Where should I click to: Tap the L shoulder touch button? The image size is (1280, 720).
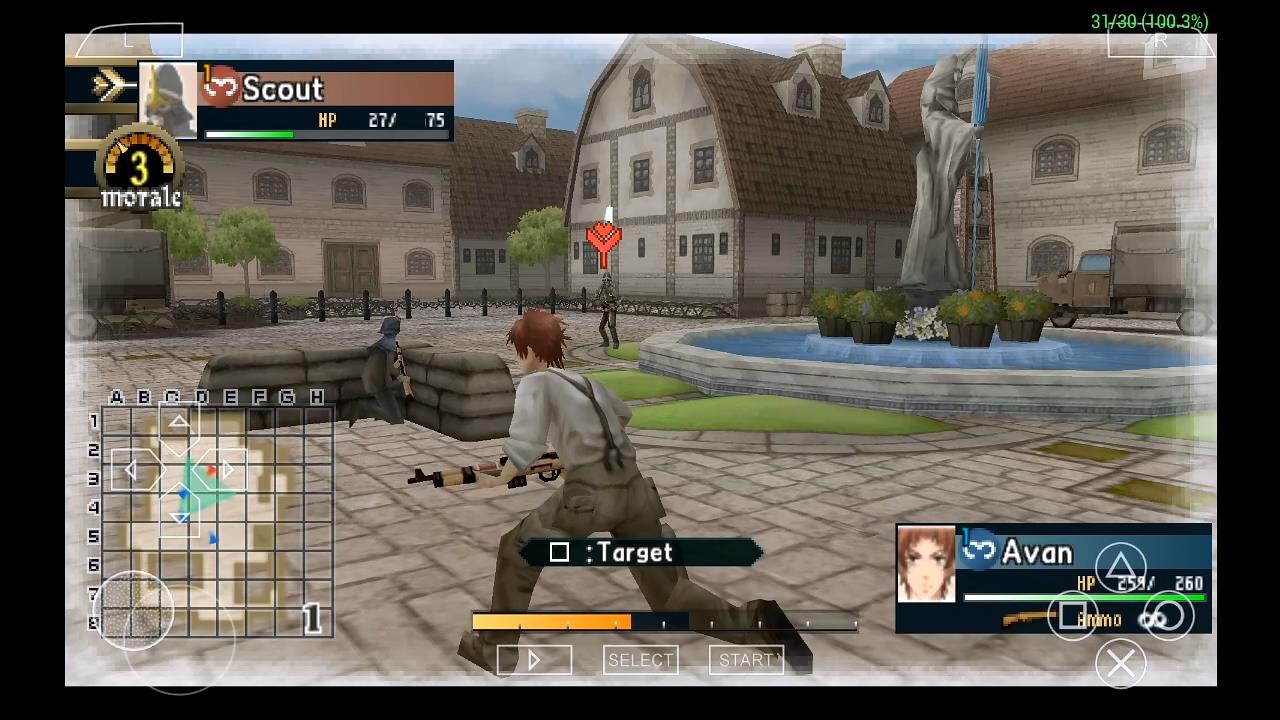[129, 41]
